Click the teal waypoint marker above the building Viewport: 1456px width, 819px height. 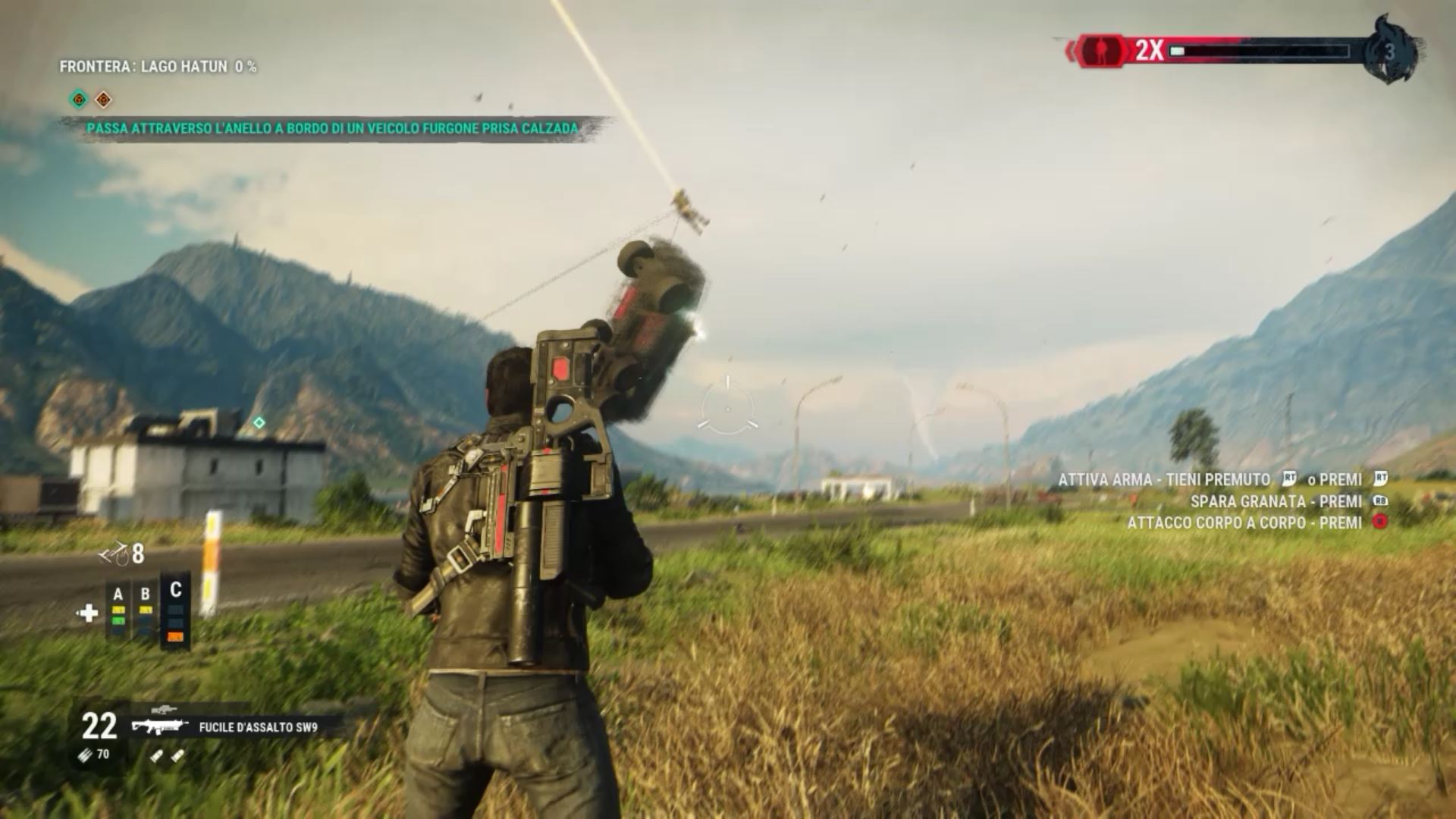(259, 422)
